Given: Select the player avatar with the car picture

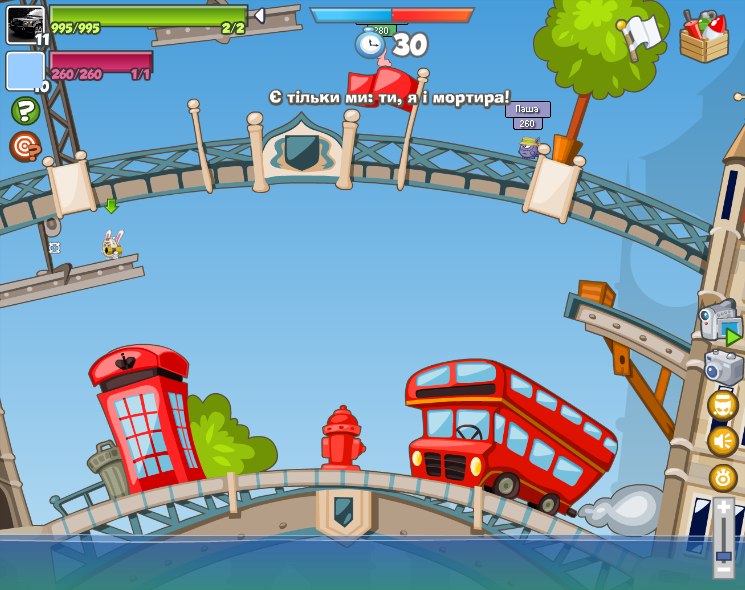Looking at the screenshot, I should pyautogui.click(x=25, y=24).
